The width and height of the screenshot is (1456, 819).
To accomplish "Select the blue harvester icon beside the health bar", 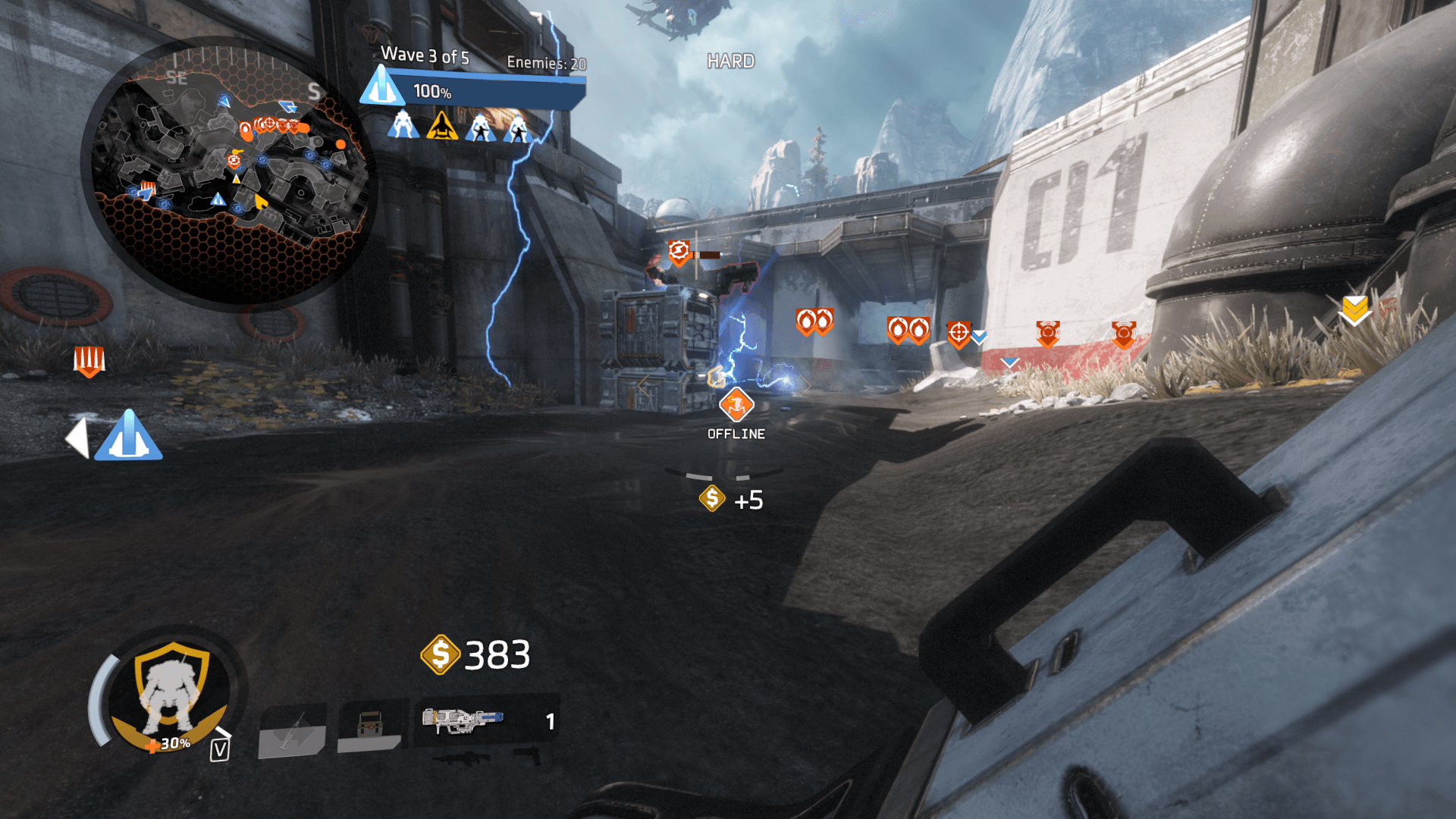I will pos(381,86).
